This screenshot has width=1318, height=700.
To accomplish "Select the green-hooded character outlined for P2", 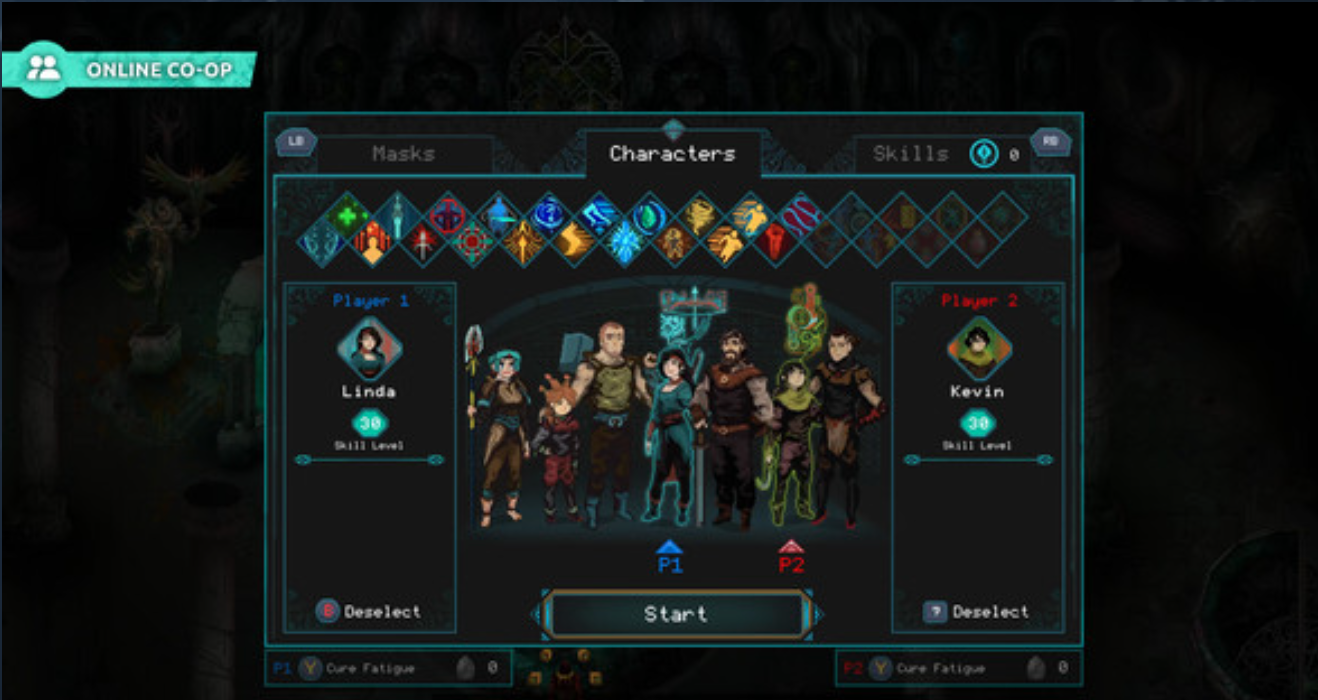I will 792,435.
